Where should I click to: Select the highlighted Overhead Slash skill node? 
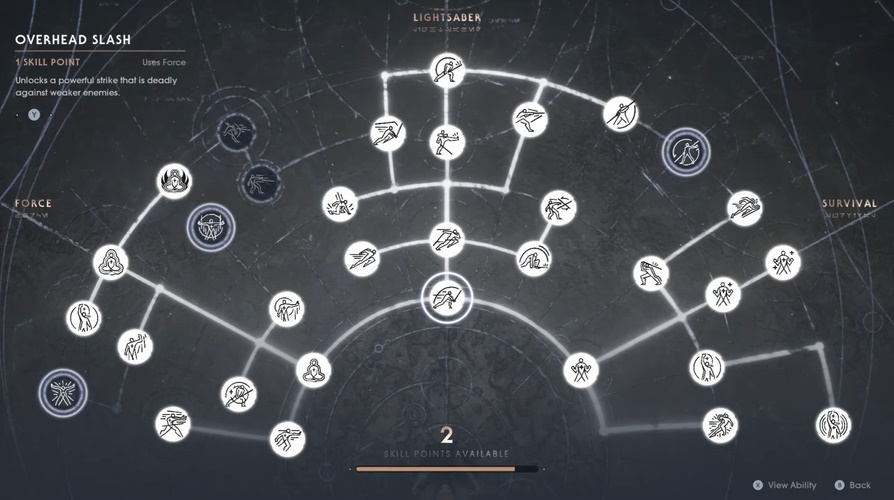coord(445,297)
